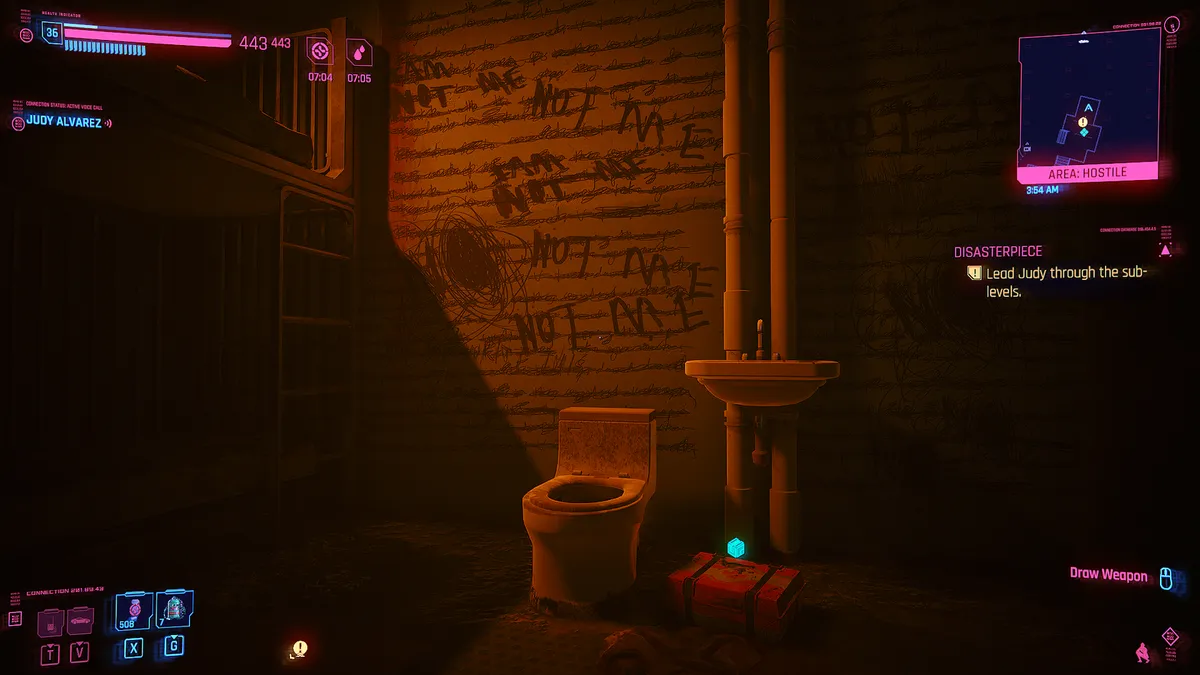Screen dimensions: 1200x675
Task: Inspect the water droplets status effect icon
Action: (x=359, y=51)
